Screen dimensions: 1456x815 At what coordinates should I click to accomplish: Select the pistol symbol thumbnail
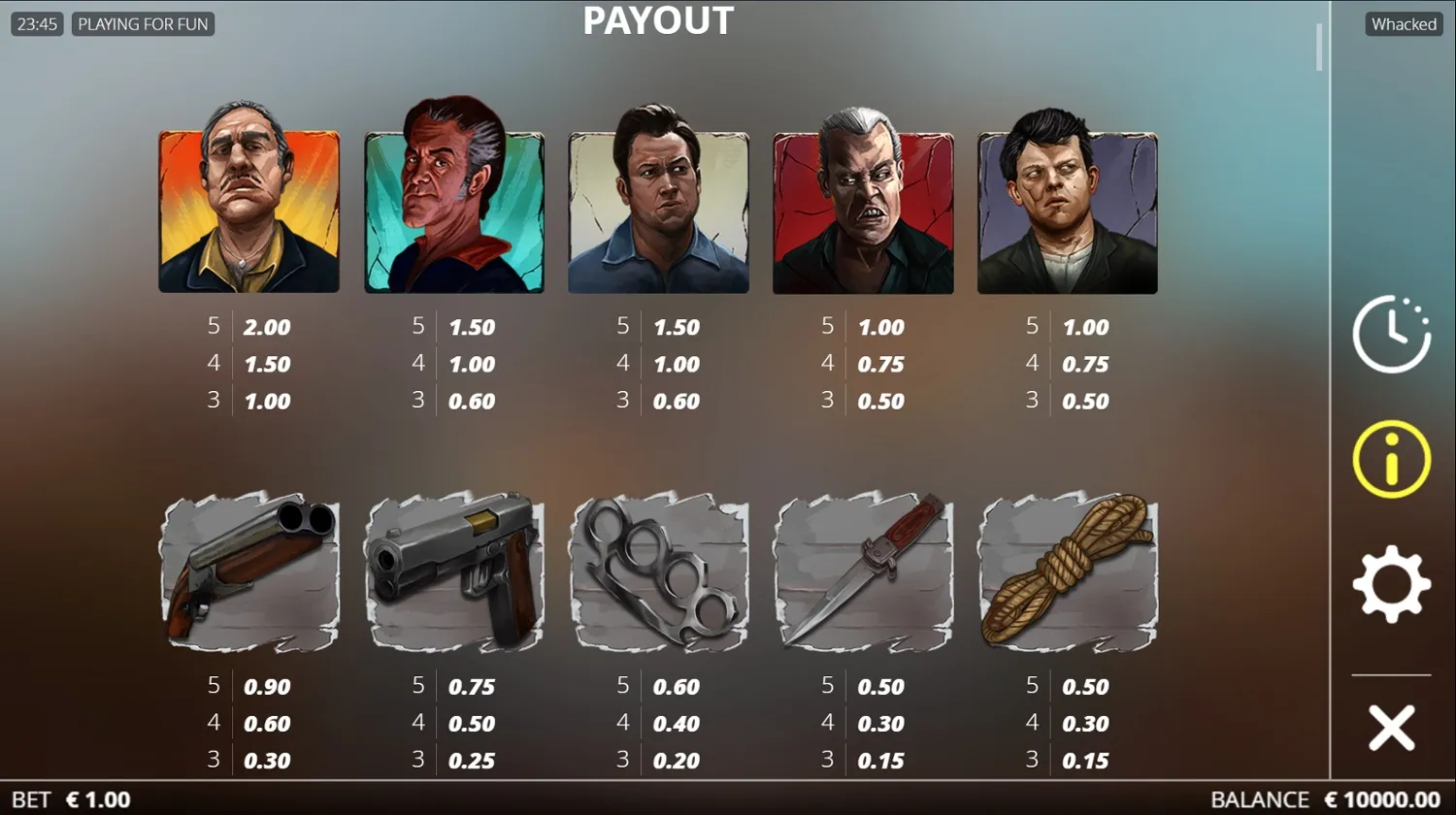tap(455, 574)
